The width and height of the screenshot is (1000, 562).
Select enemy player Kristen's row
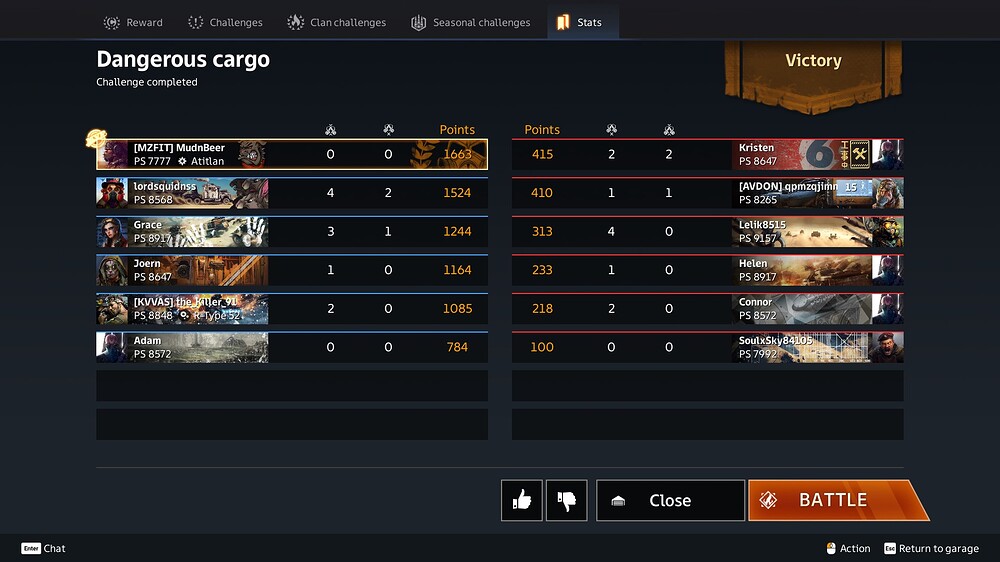pos(707,154)
